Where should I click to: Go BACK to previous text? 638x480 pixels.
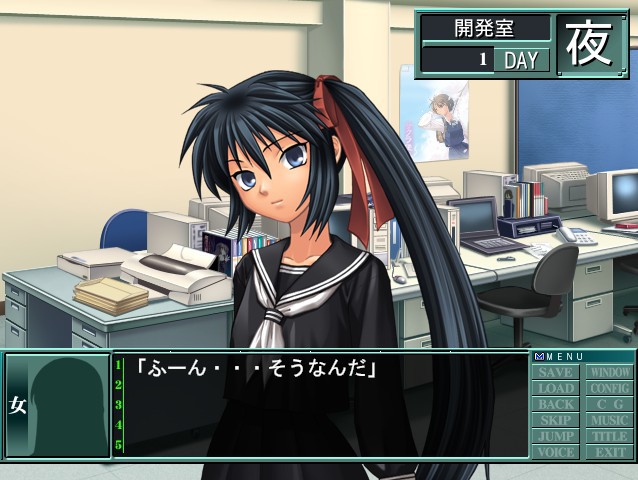[x=556, y=405]
